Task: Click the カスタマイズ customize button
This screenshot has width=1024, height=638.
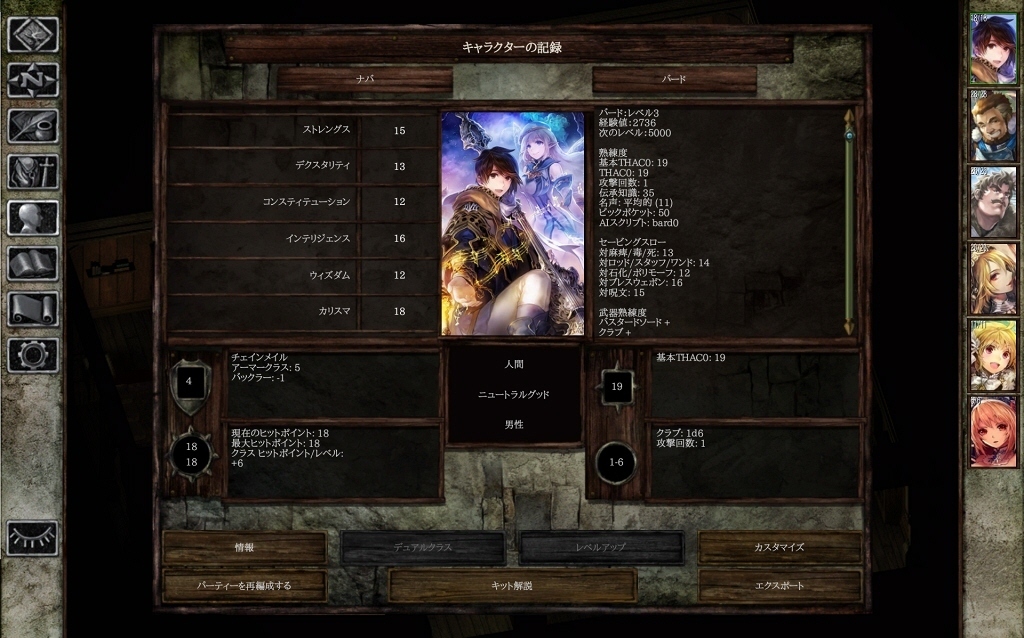Action: click(779, 548)
